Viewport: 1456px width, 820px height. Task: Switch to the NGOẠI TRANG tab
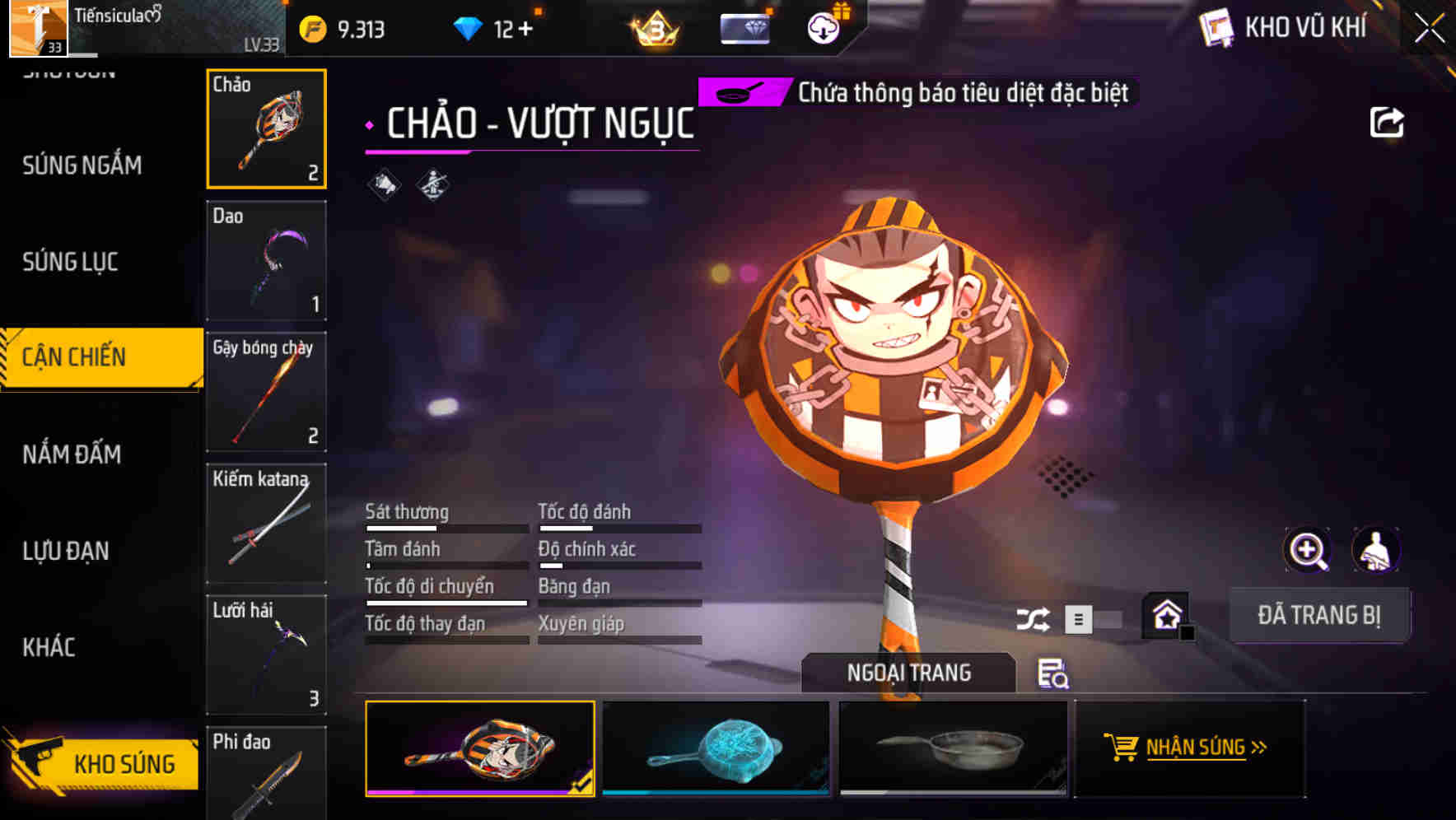click(x=908, y=673)
